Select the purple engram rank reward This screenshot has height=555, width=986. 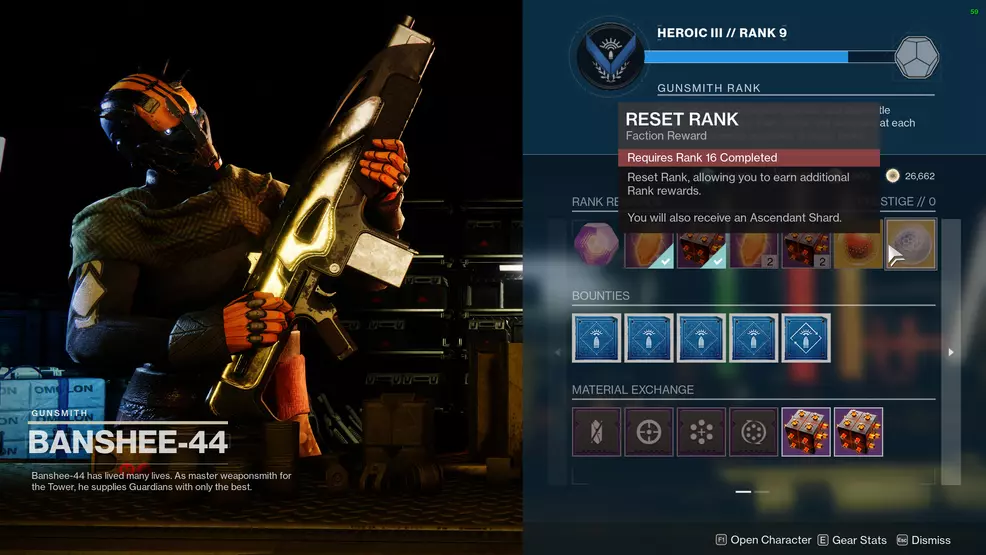coord(593,245)
